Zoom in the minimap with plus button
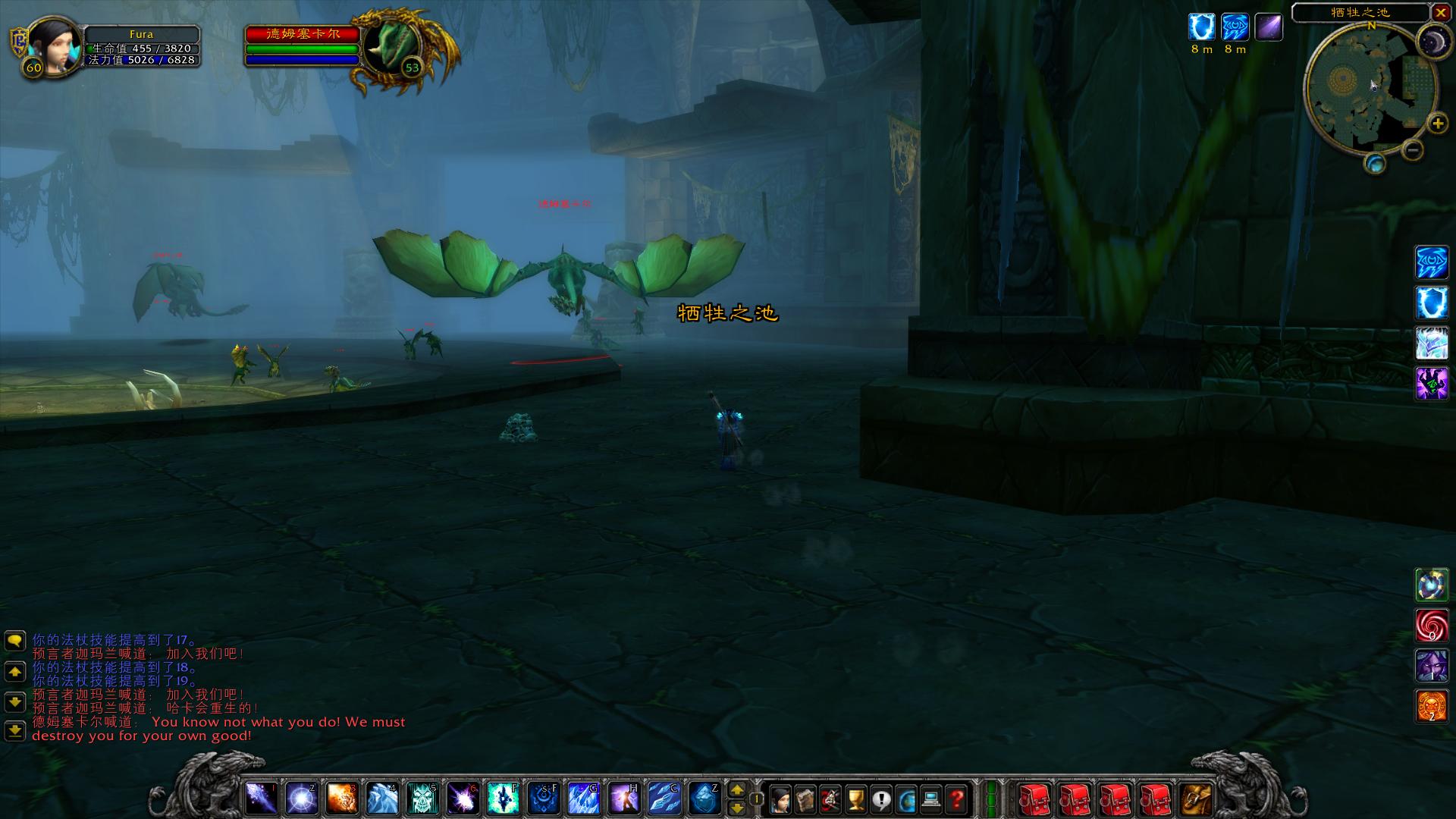1456x819 pixels. (x=1436, y=124)
